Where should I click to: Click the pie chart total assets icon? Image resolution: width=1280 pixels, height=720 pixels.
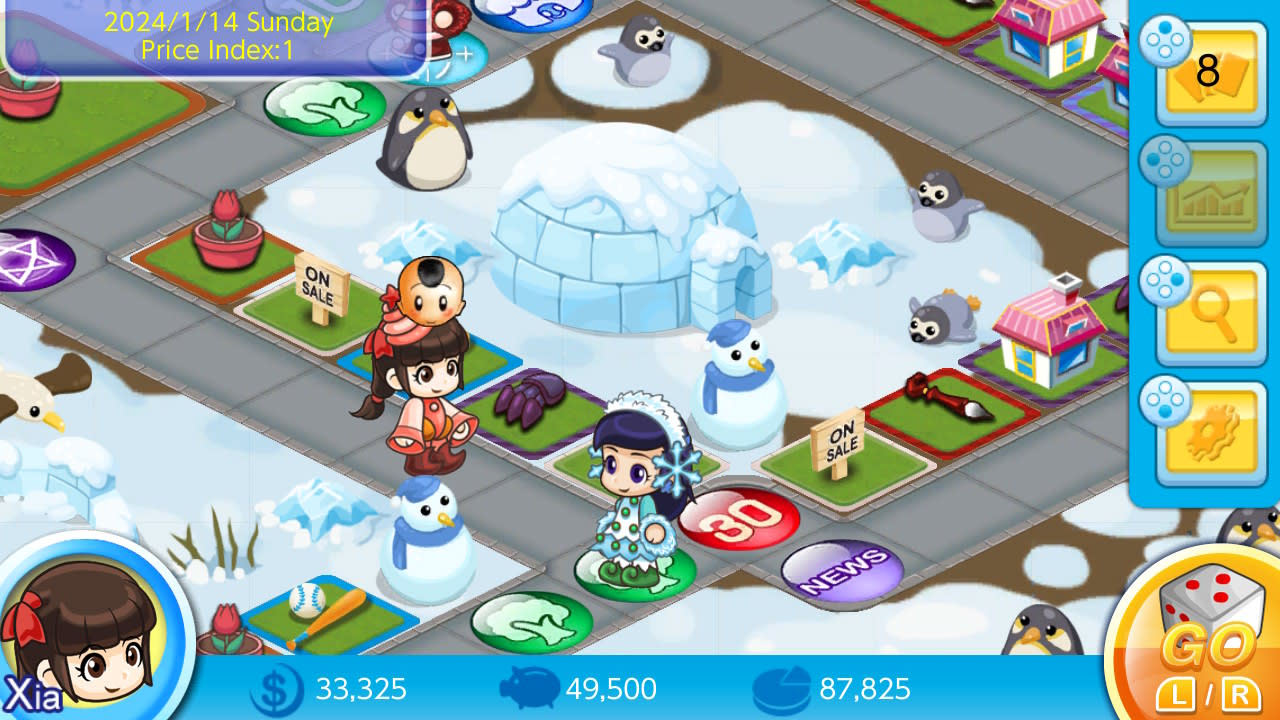783,689
